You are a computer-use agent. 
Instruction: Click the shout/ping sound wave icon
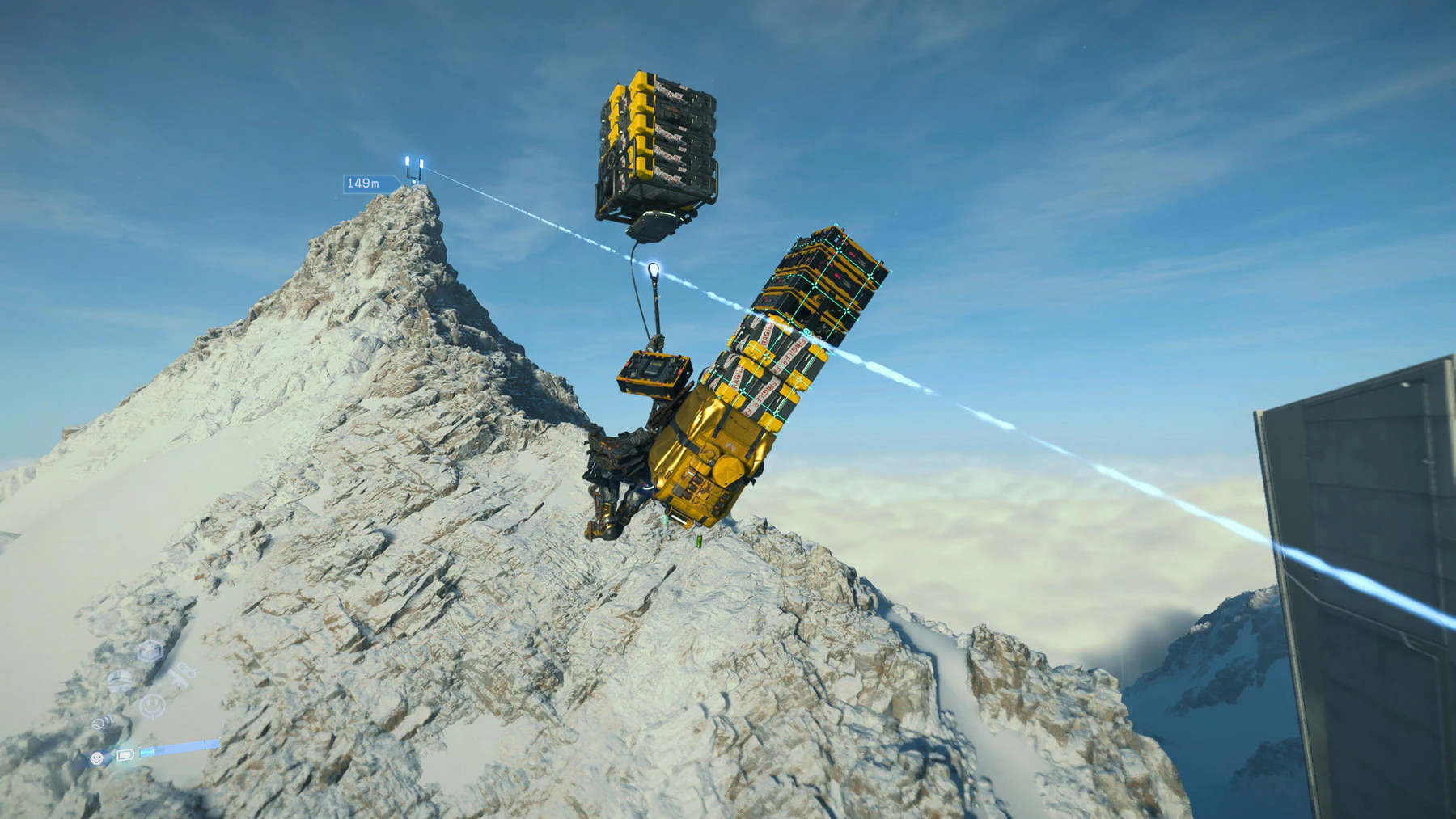coord(102,723)
